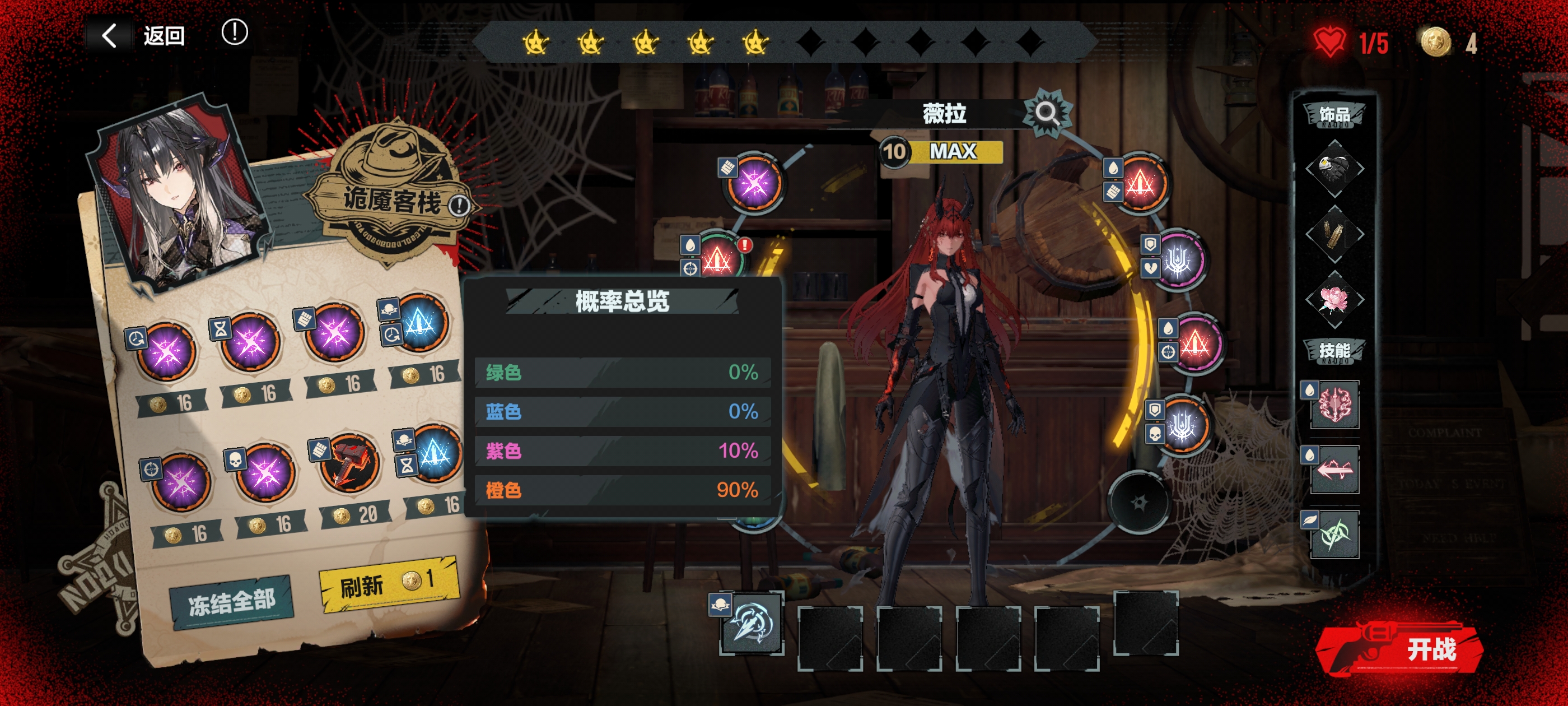This screenshot has height=706, width=1568.
Task: Click the dark empty star node on ring
Action: 1138,503
